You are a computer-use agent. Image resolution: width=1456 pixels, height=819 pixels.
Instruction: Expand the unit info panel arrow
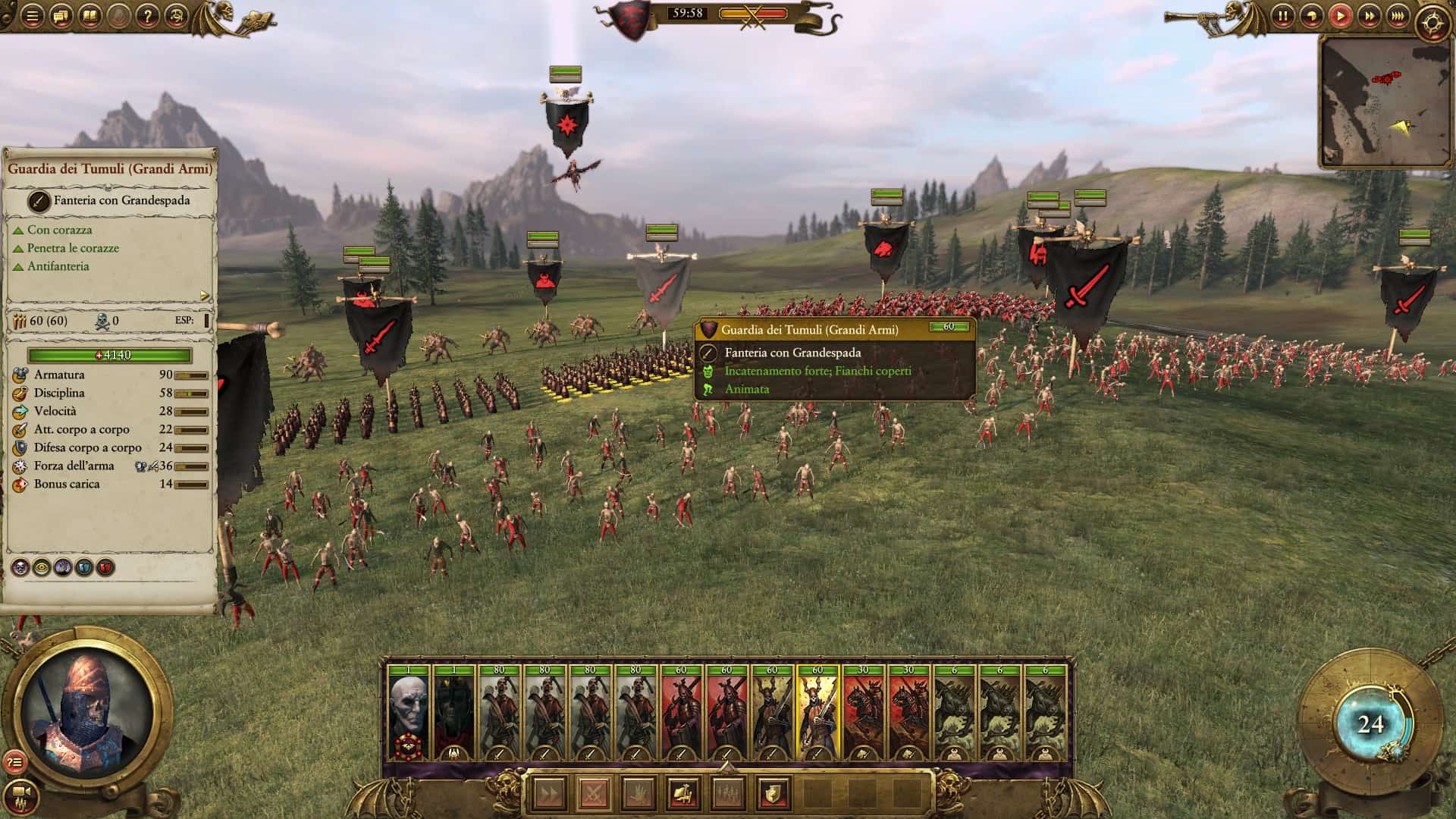tap(204, 296)
